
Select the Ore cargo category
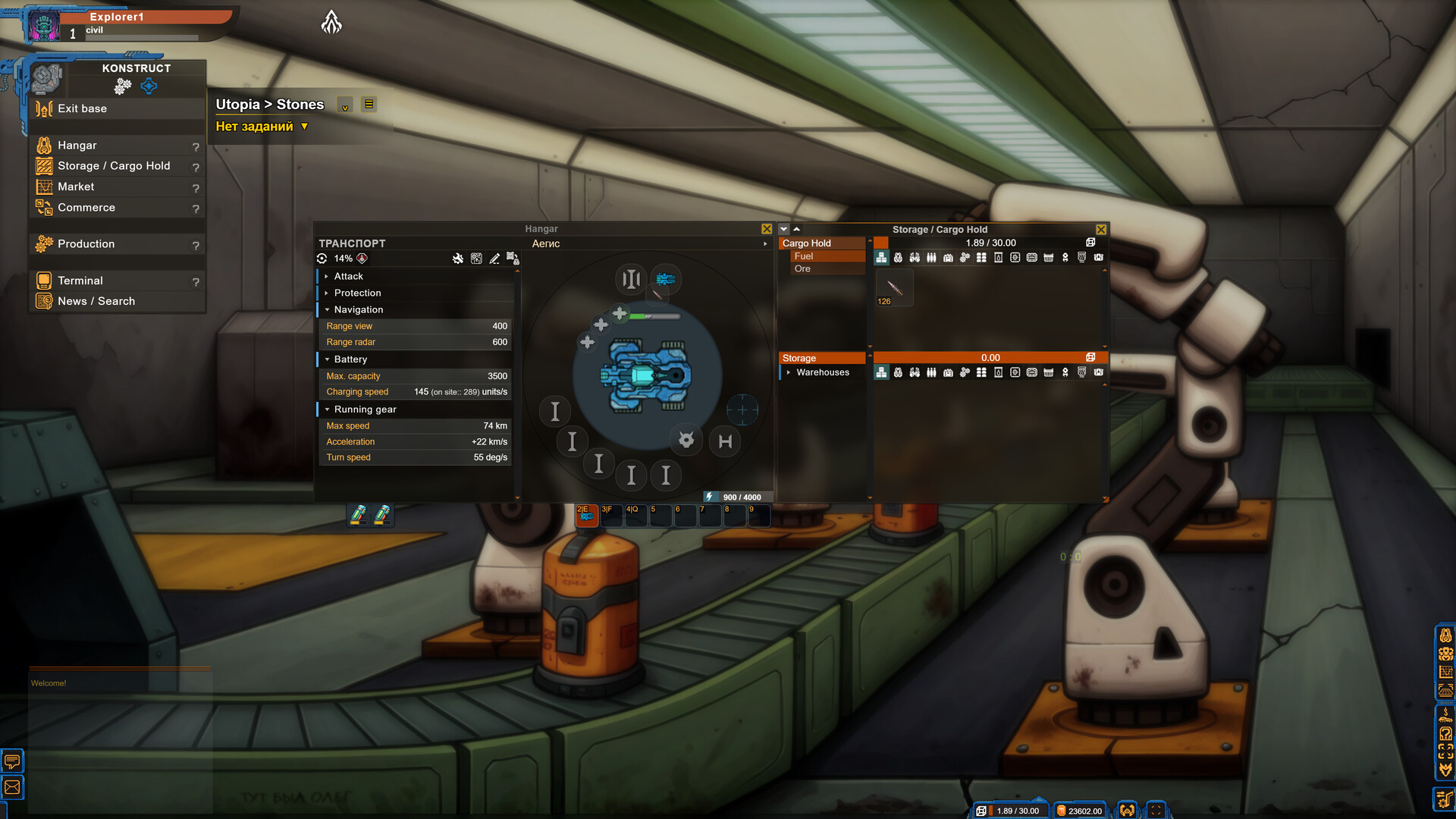802,269
